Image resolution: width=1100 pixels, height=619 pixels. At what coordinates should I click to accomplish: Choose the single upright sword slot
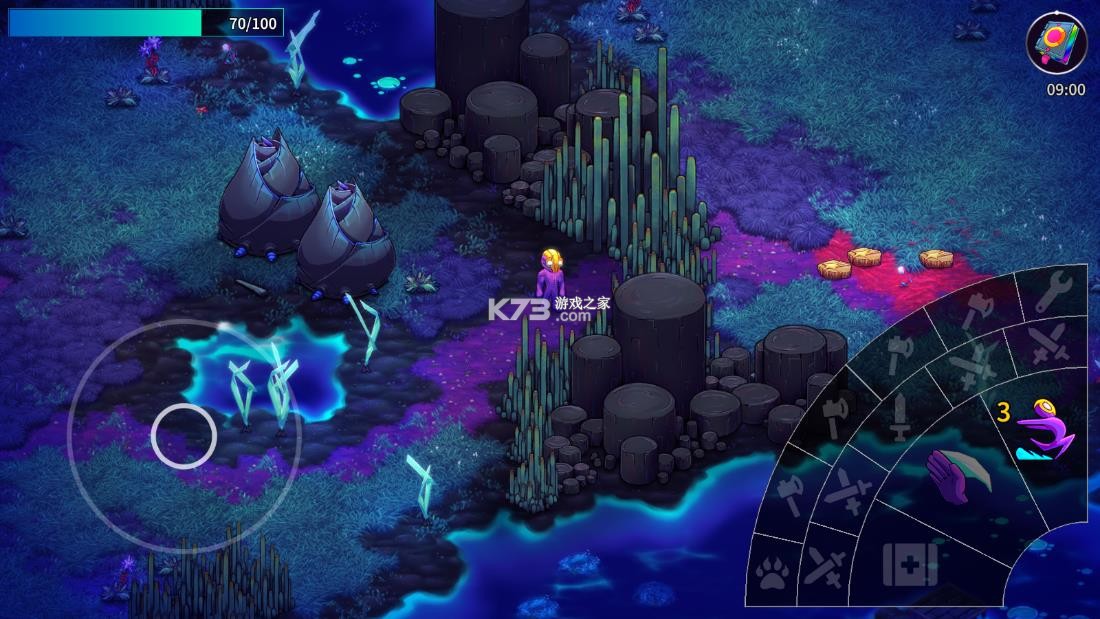pos(899,415)
